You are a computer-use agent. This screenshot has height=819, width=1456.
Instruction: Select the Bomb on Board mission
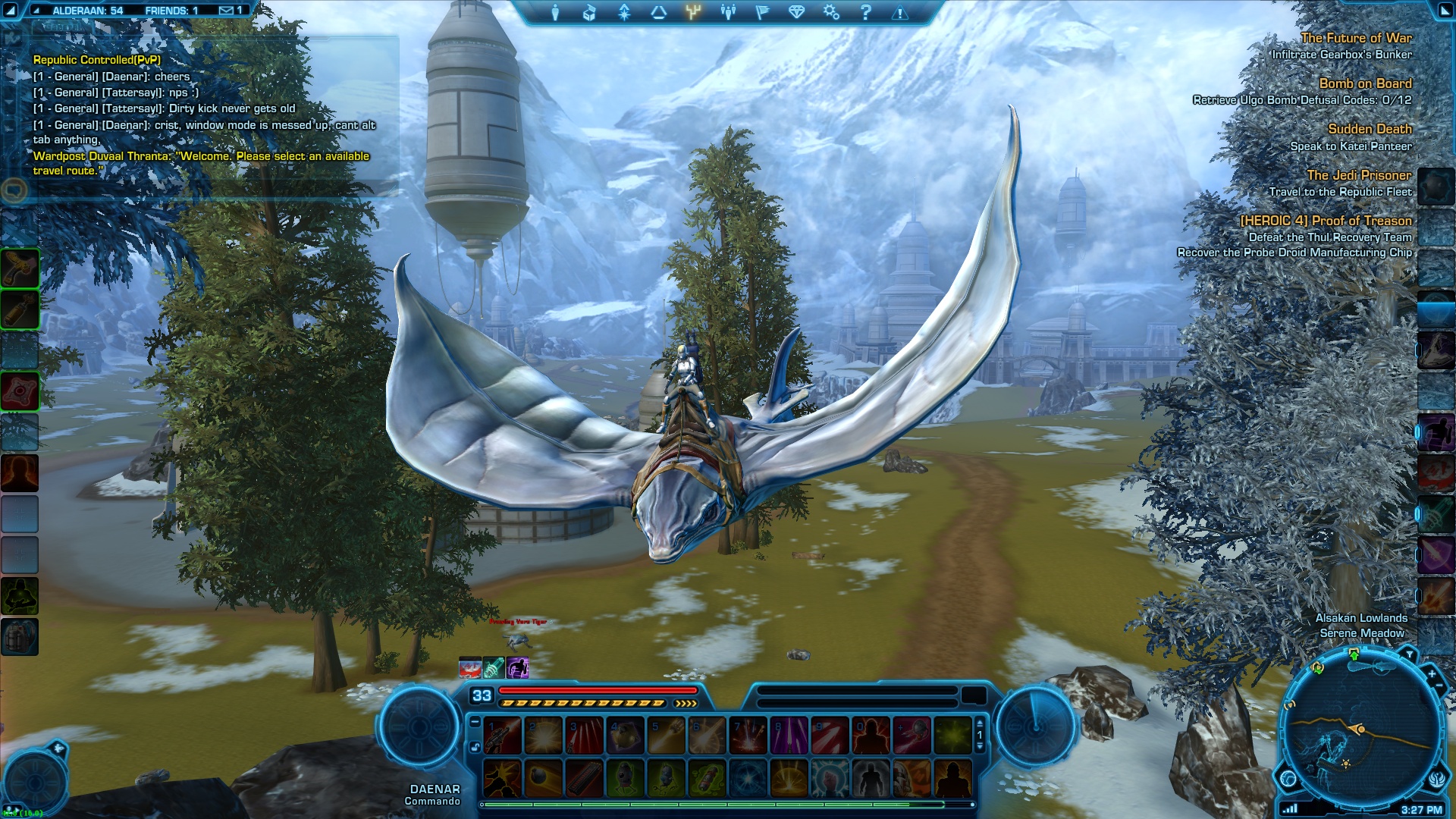tap(1365, 83)
